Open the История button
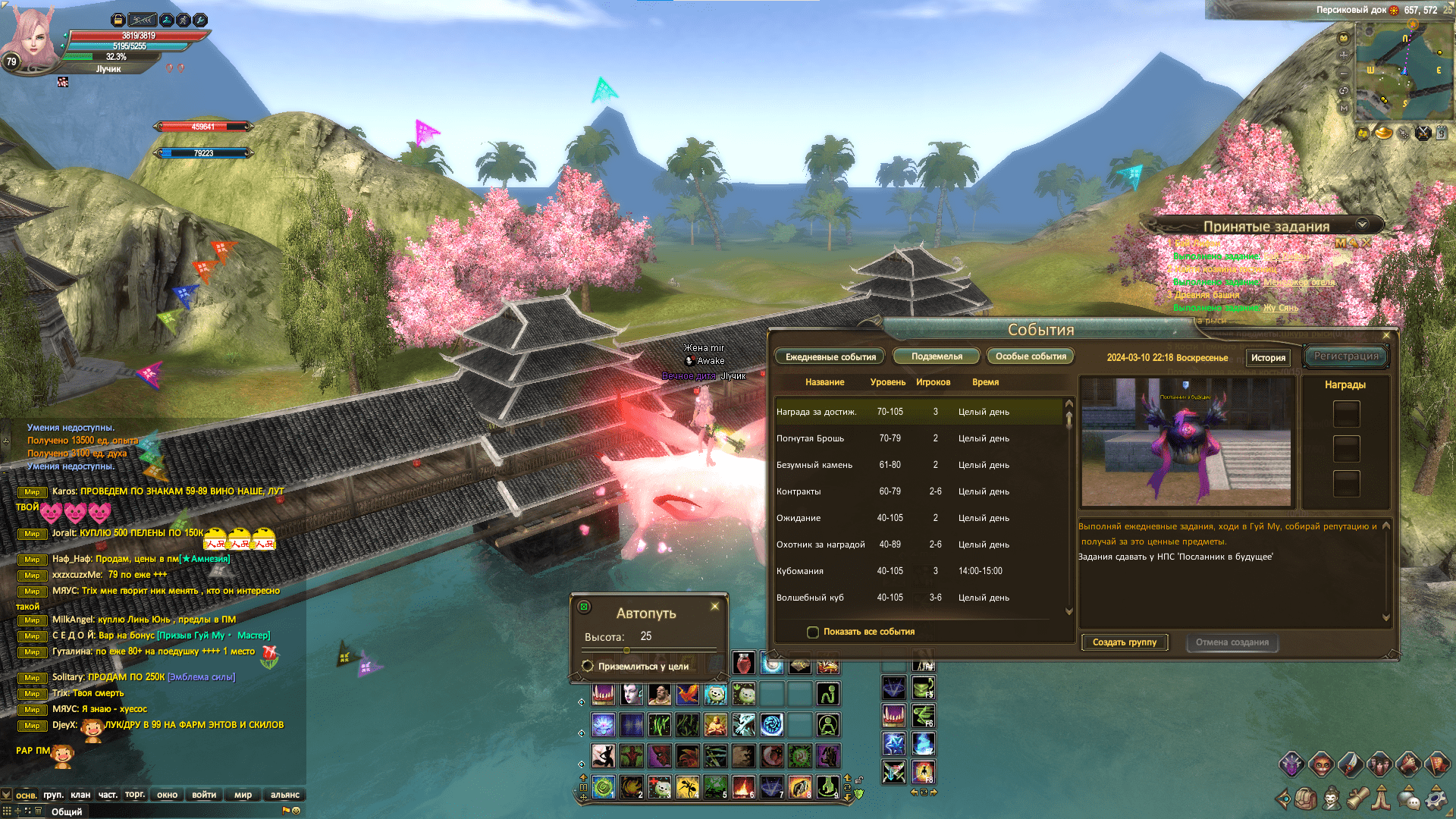 point(1268,358)
